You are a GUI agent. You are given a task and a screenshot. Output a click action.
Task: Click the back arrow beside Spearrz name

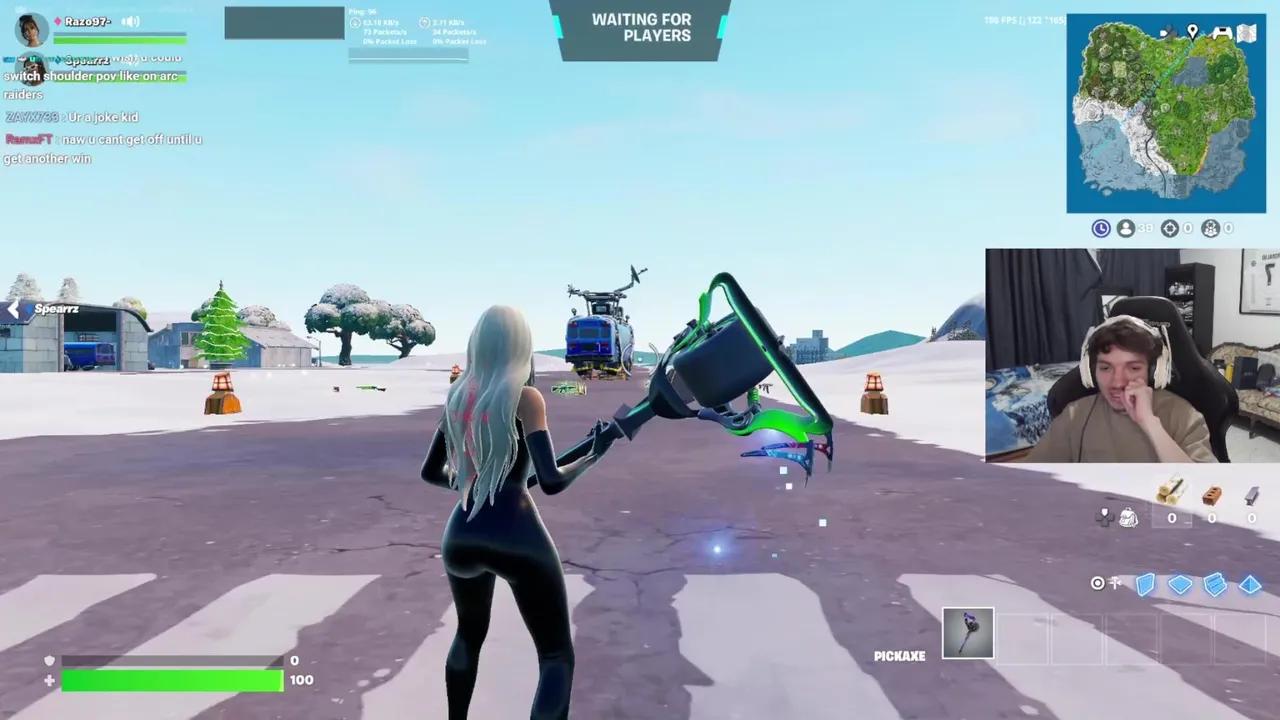coord(13,309)
